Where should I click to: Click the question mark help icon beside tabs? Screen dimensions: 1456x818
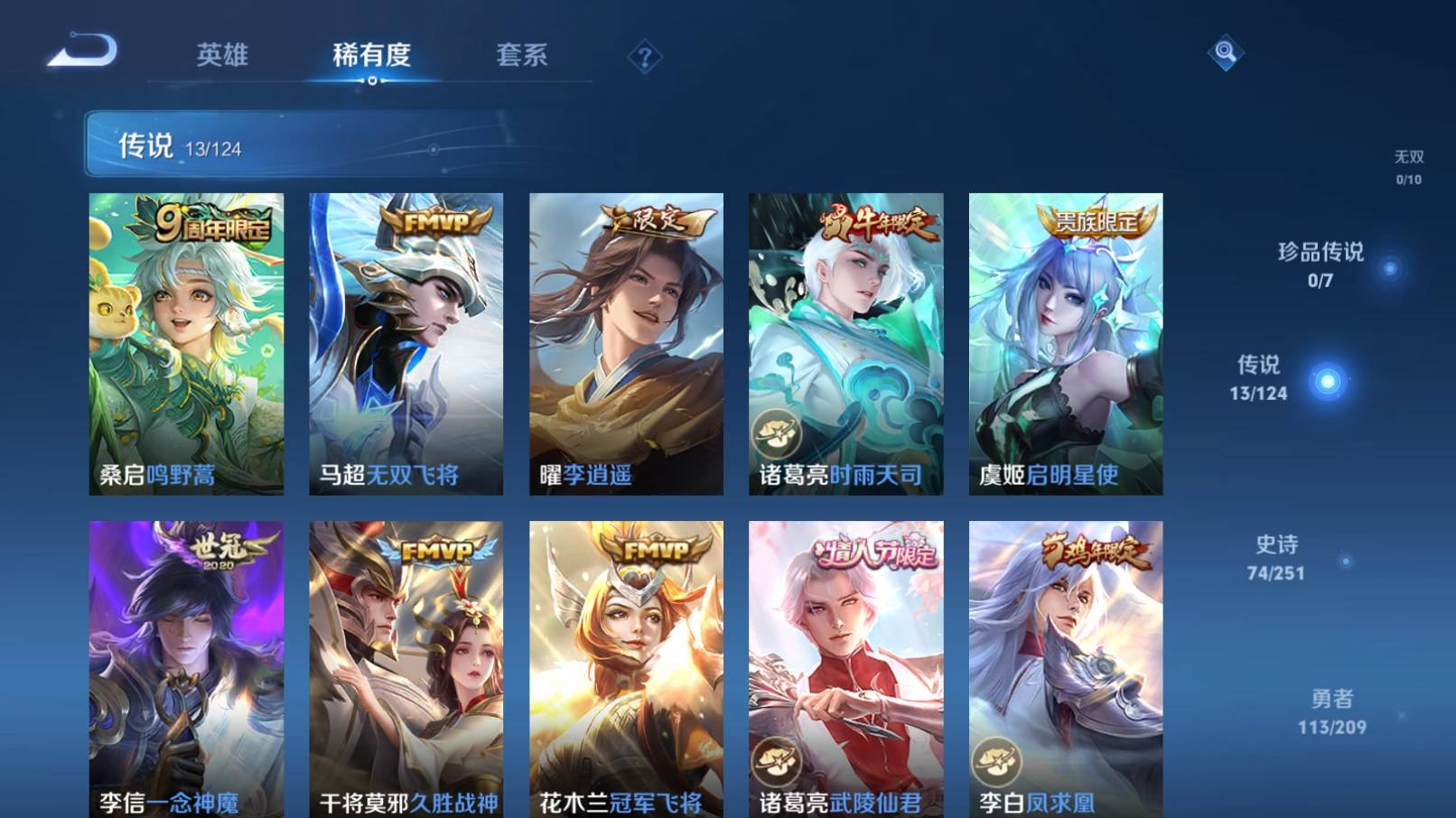[643, 58]
